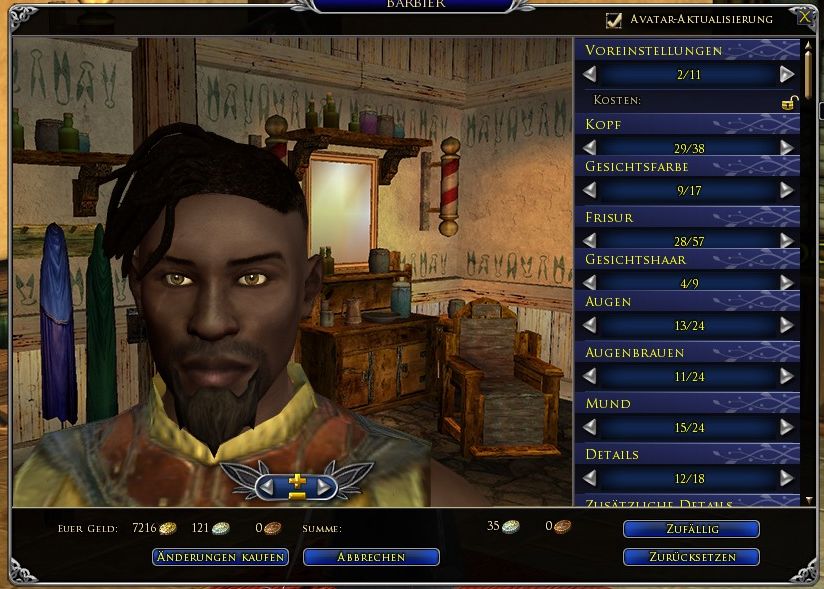Go to previous Voreinstellungen preset
This screenshot has height=589, width=824.
(x=590, y=74)
